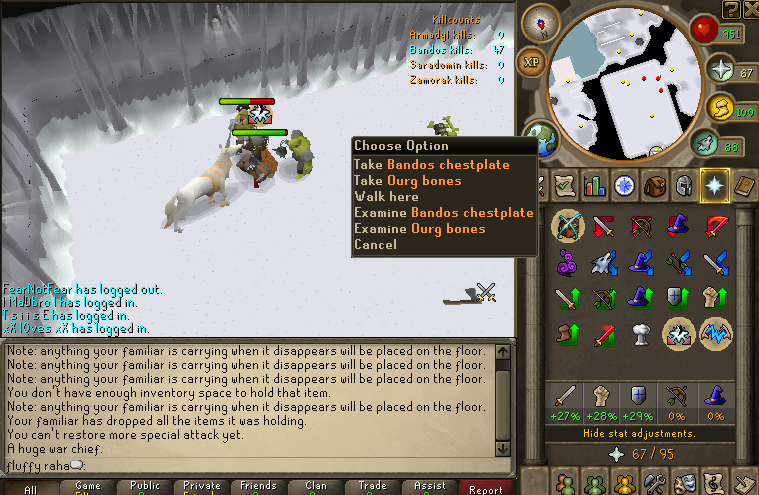Click the prayer points star orb
Image resolution: width=759 pixels, height=495 pixels.
pos(722,69)
